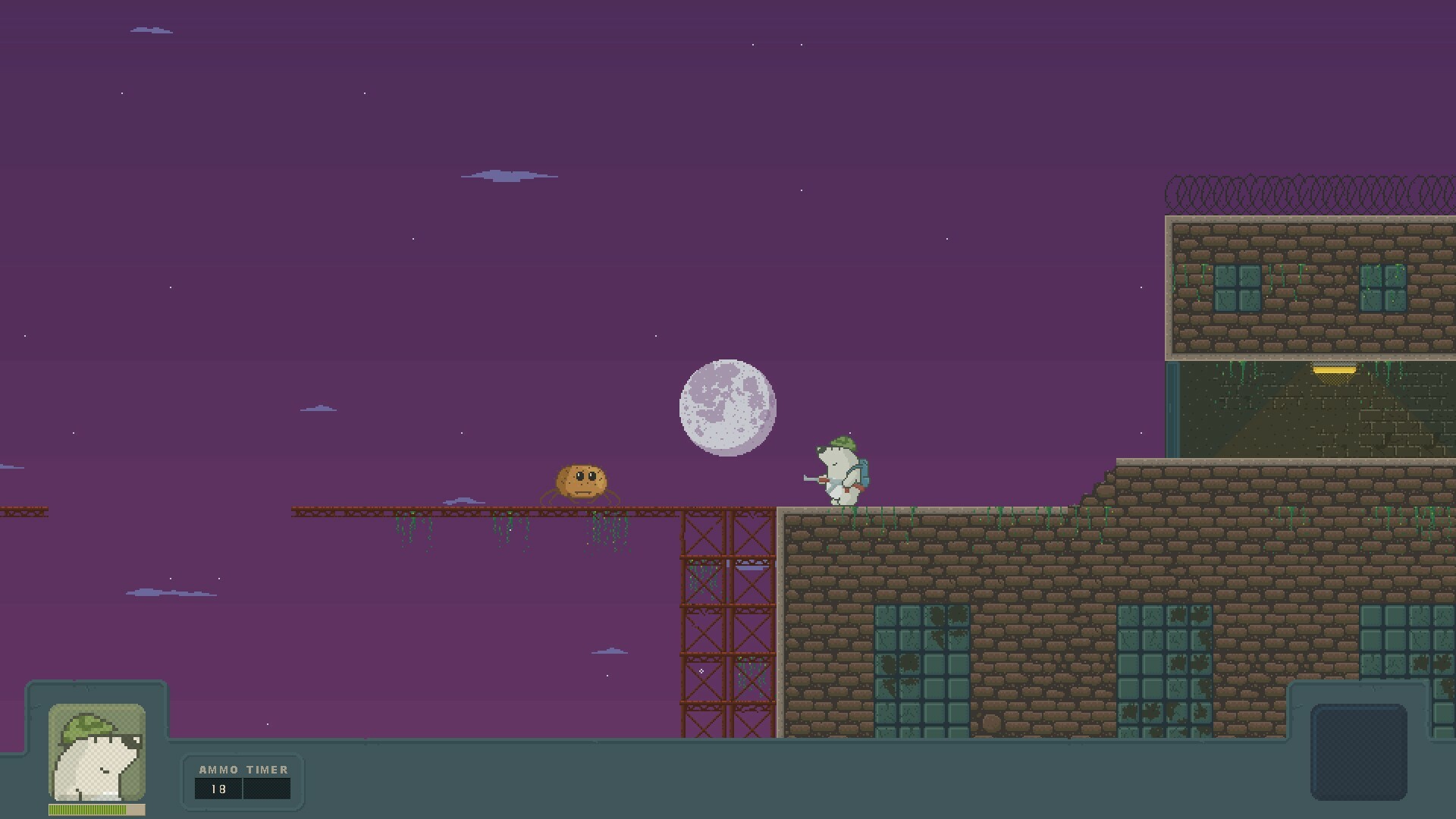
Task: Click the green health bar under the portrait
Action: (x=83, y=809)
